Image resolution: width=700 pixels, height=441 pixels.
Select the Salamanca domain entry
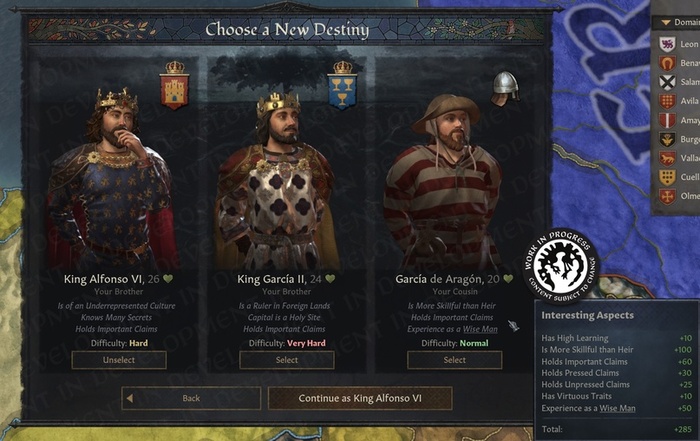pos(678,82)
